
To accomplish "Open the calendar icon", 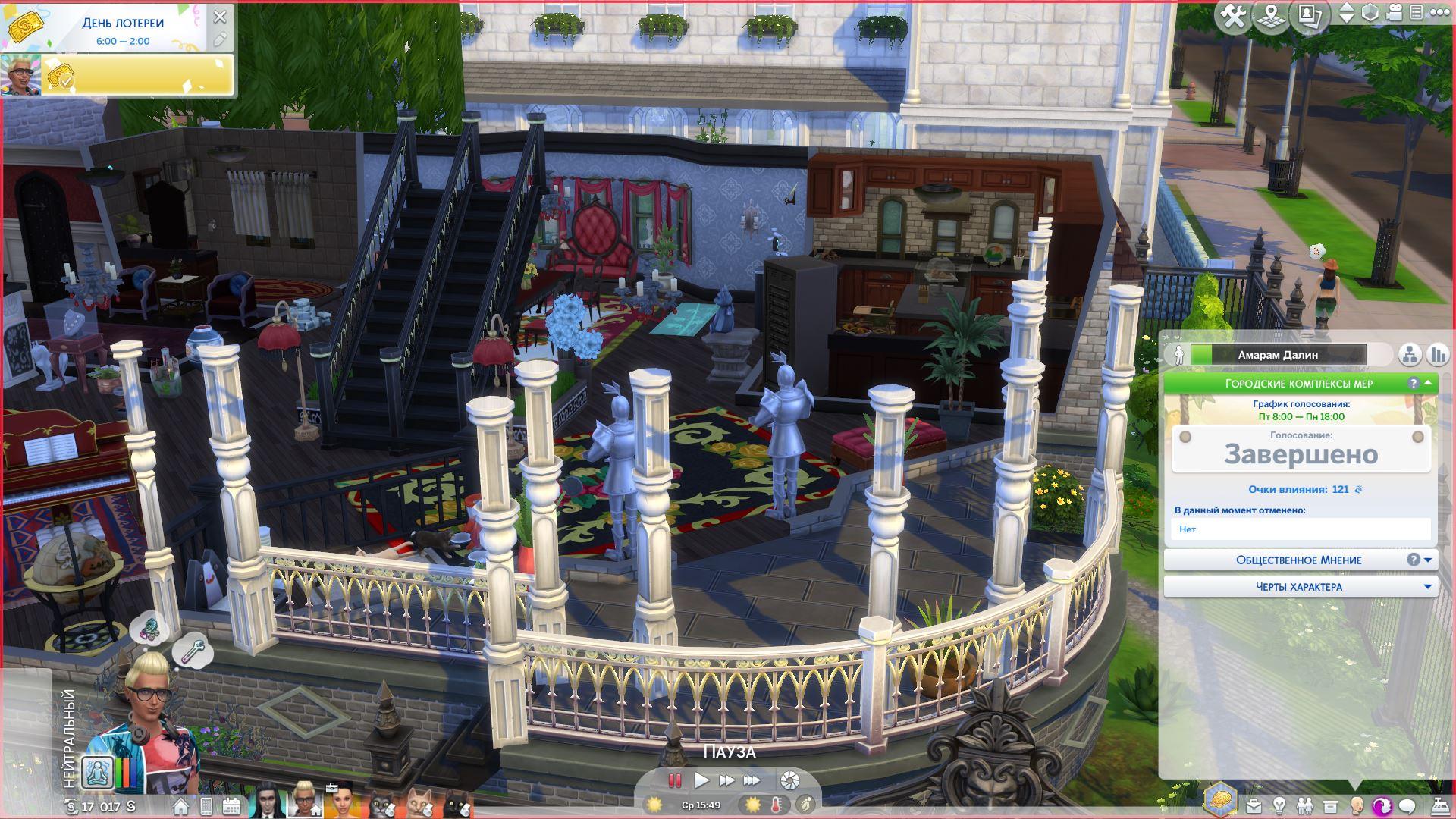I will (231, 806).
